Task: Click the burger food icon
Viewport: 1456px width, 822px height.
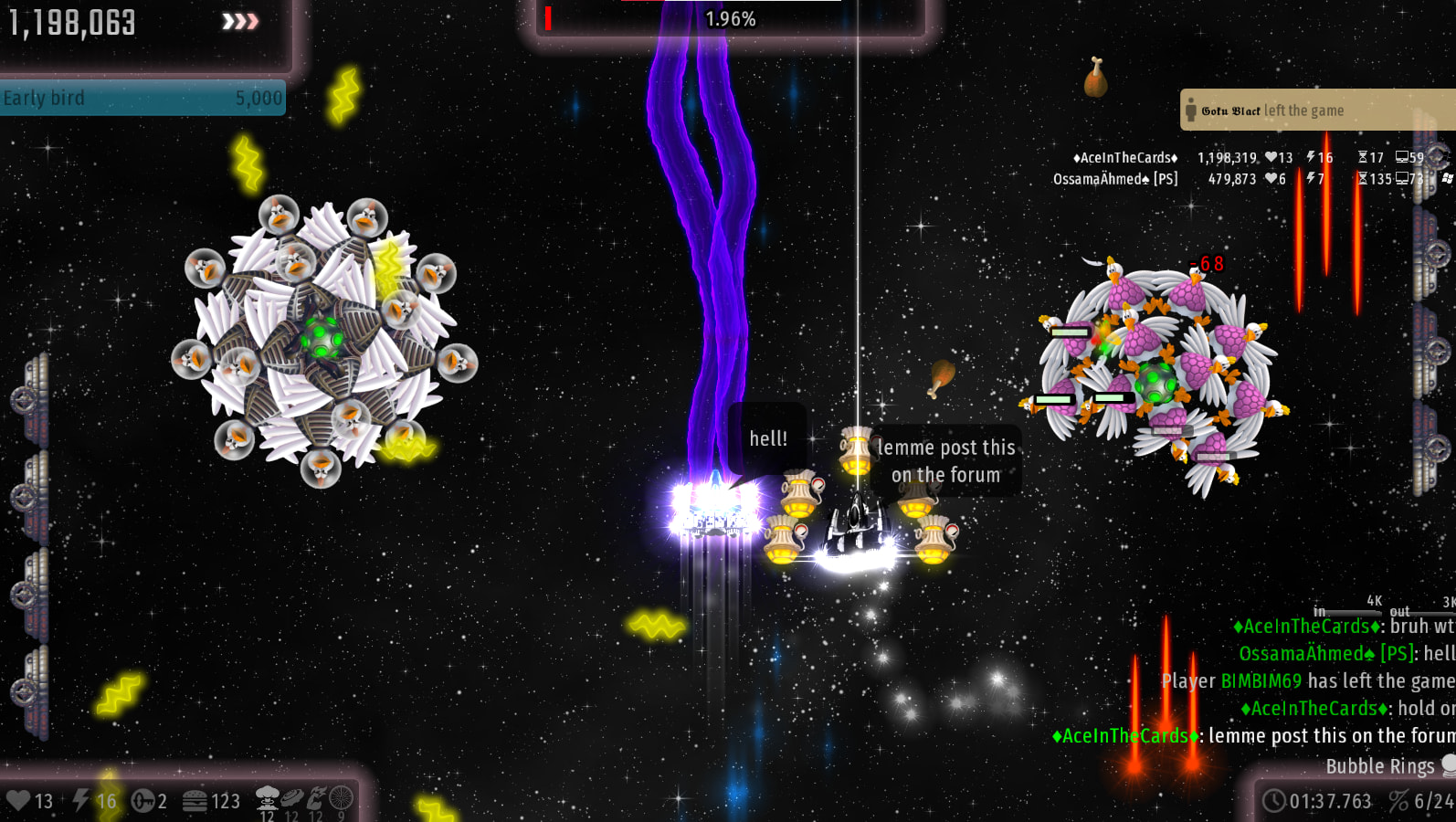Action: pyautogui.click(x=195, y=801)
